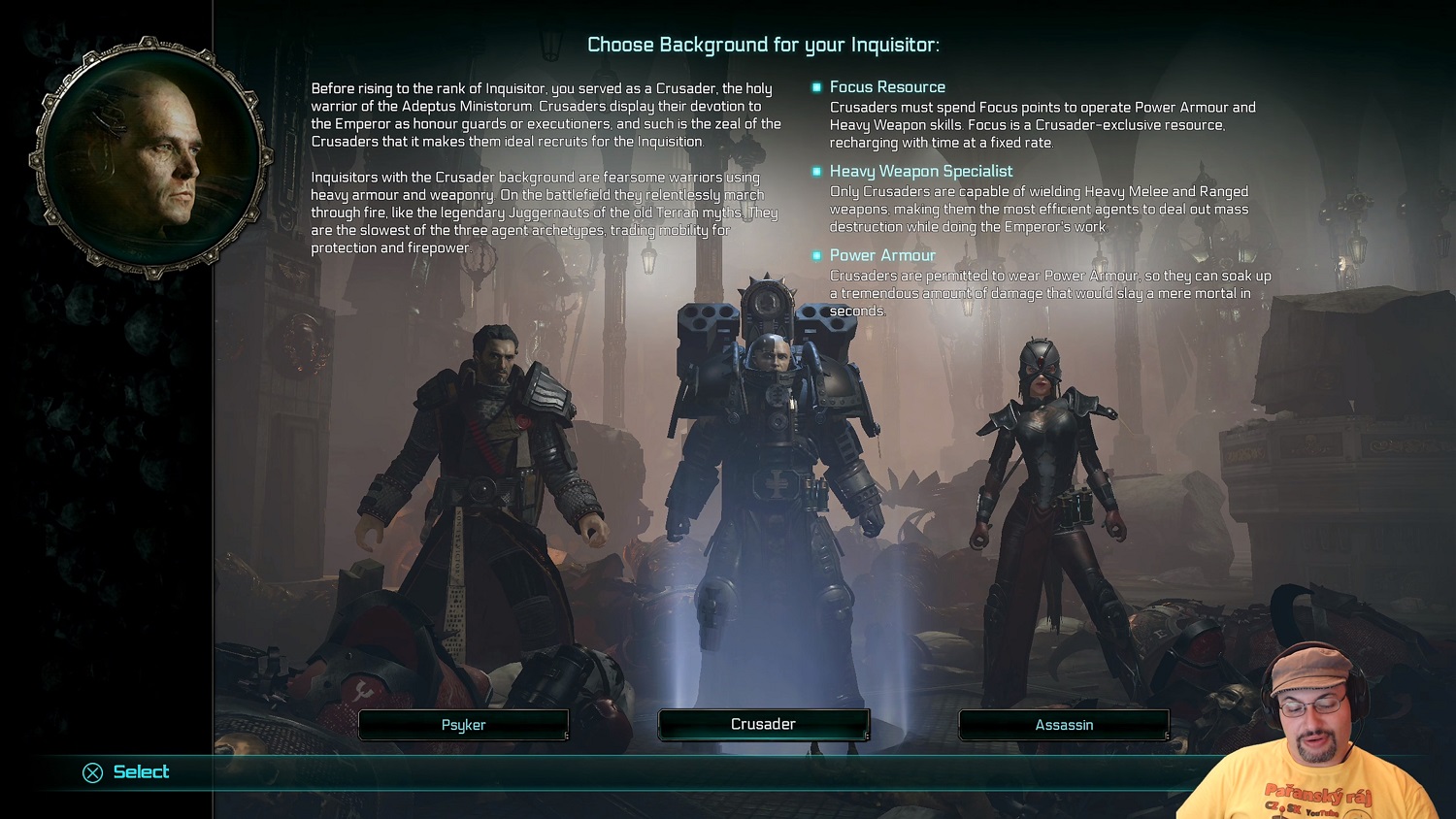Select the Crusader background button
This screenshot has height=819, width=1456.
point(763,725)
